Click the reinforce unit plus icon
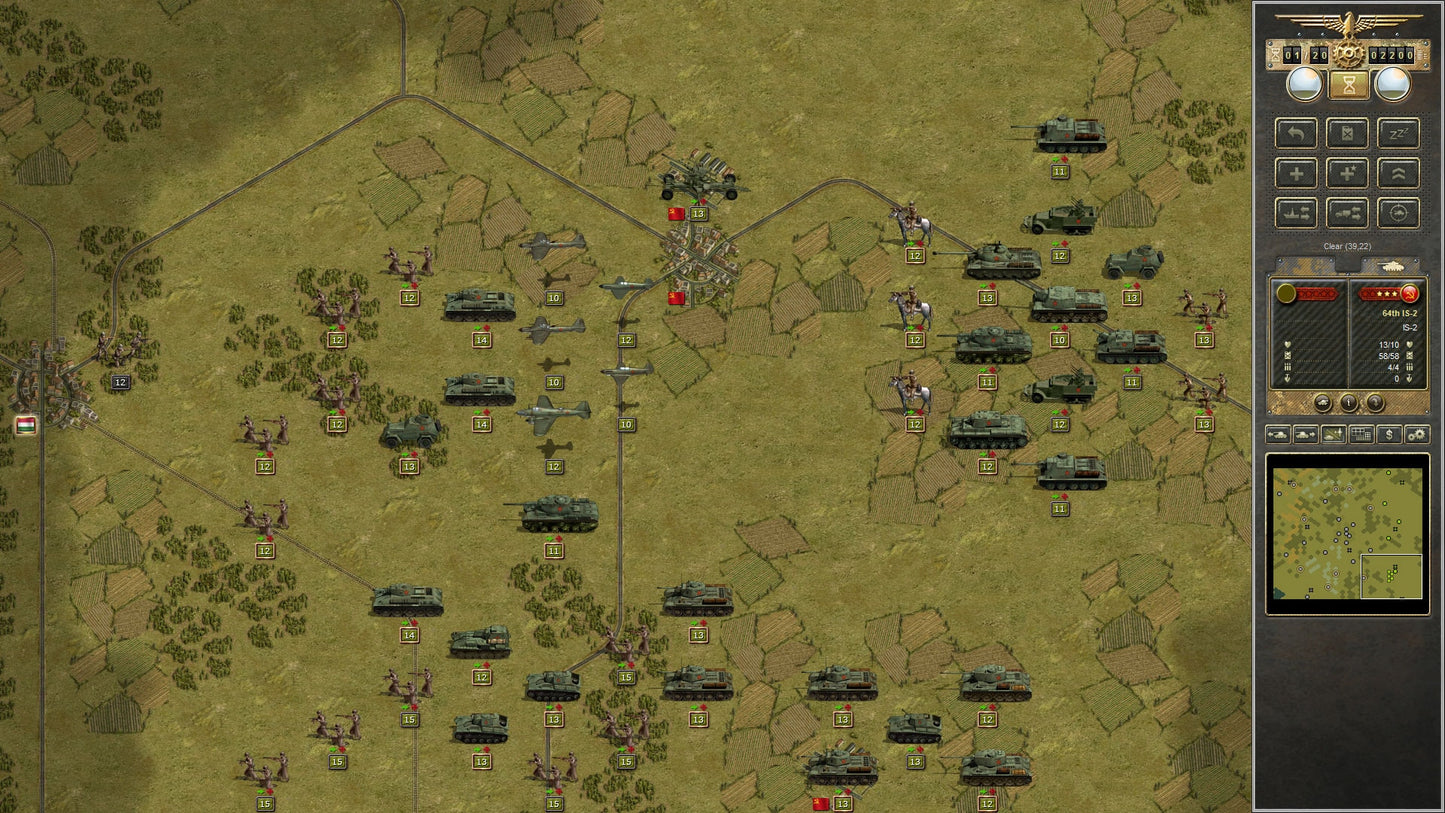This screenshot has height=813, width=1445. tap(1297, 173)
